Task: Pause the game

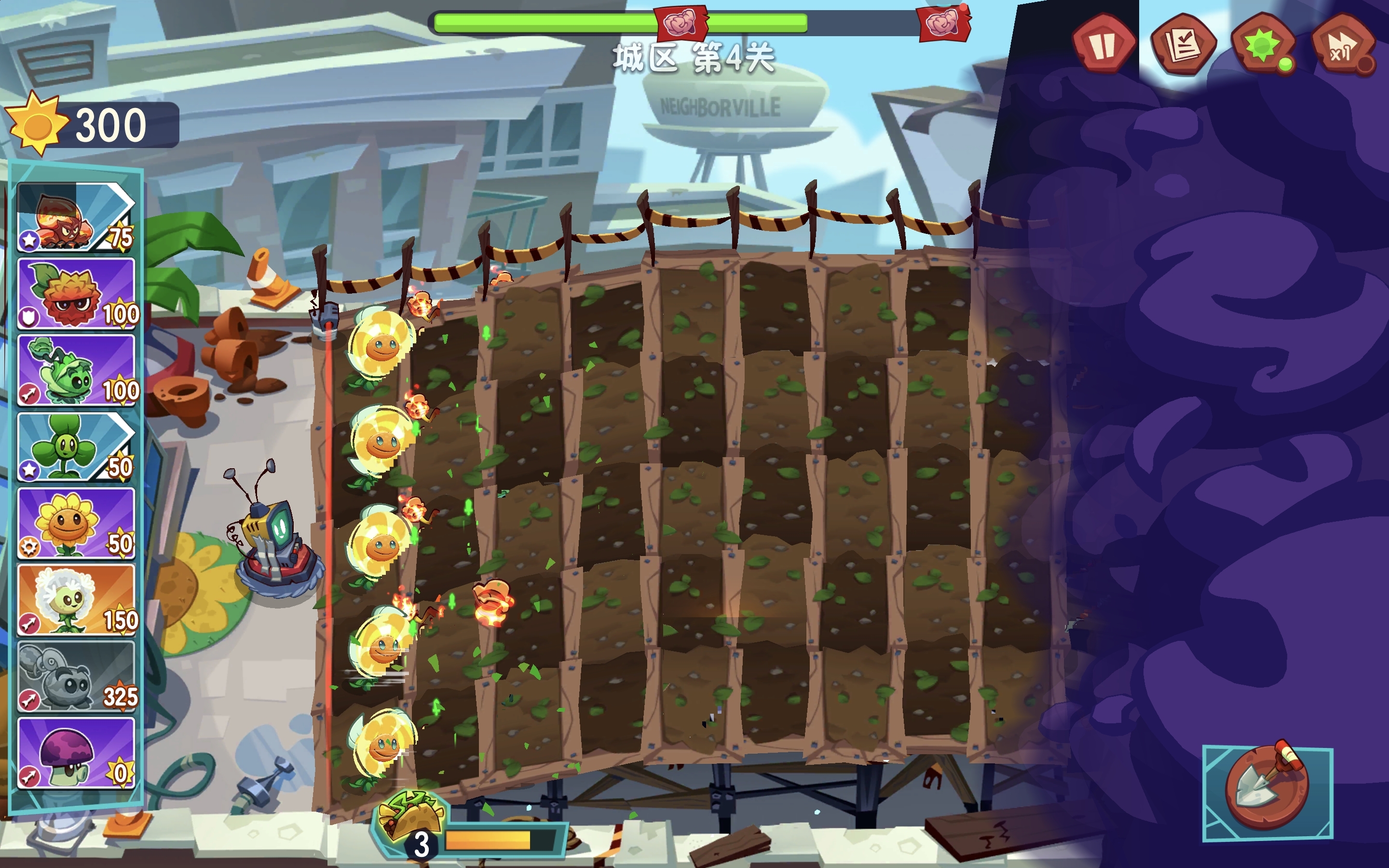Action: 1103,45
